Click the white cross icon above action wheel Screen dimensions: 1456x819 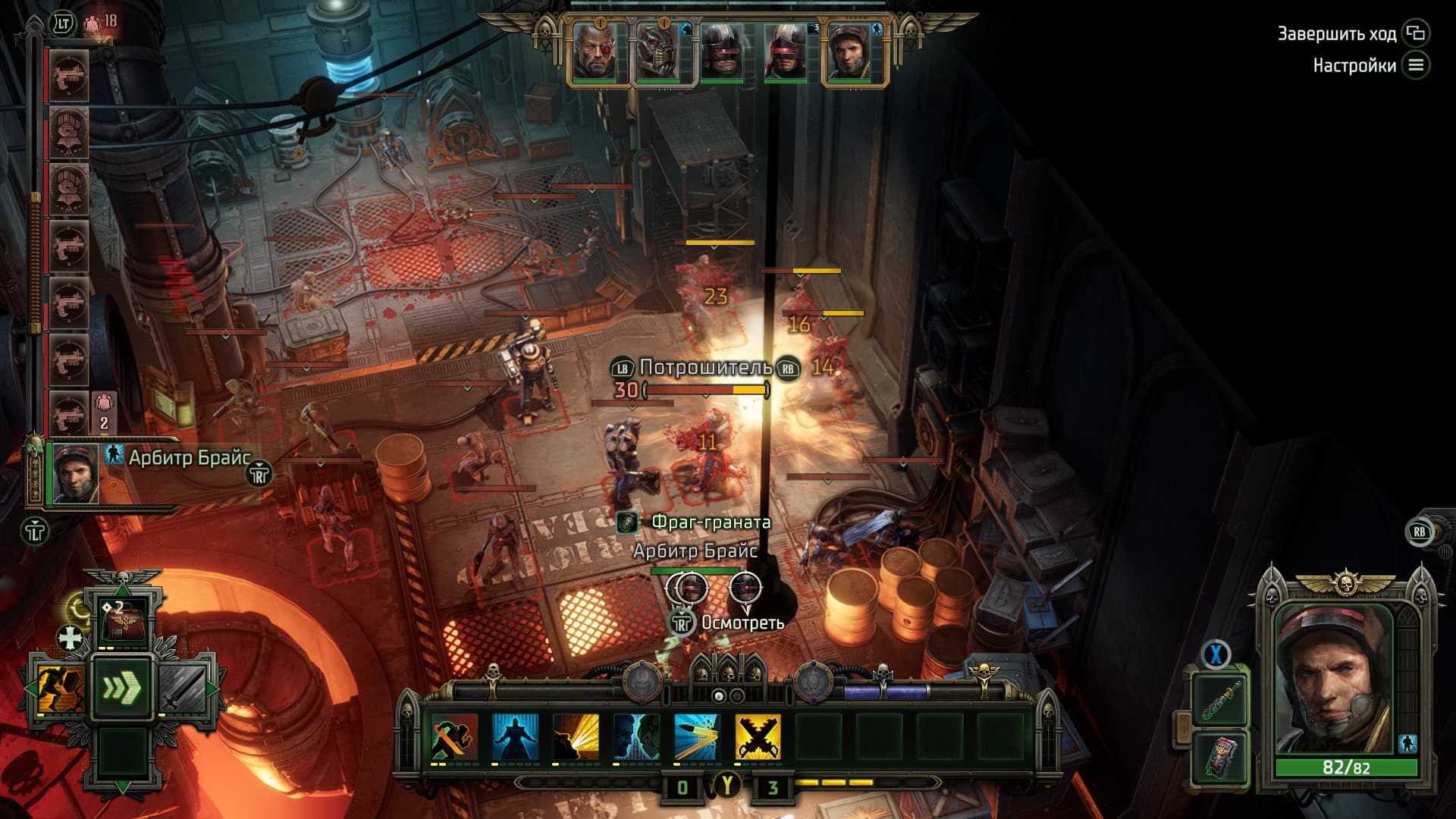[71, 638]
